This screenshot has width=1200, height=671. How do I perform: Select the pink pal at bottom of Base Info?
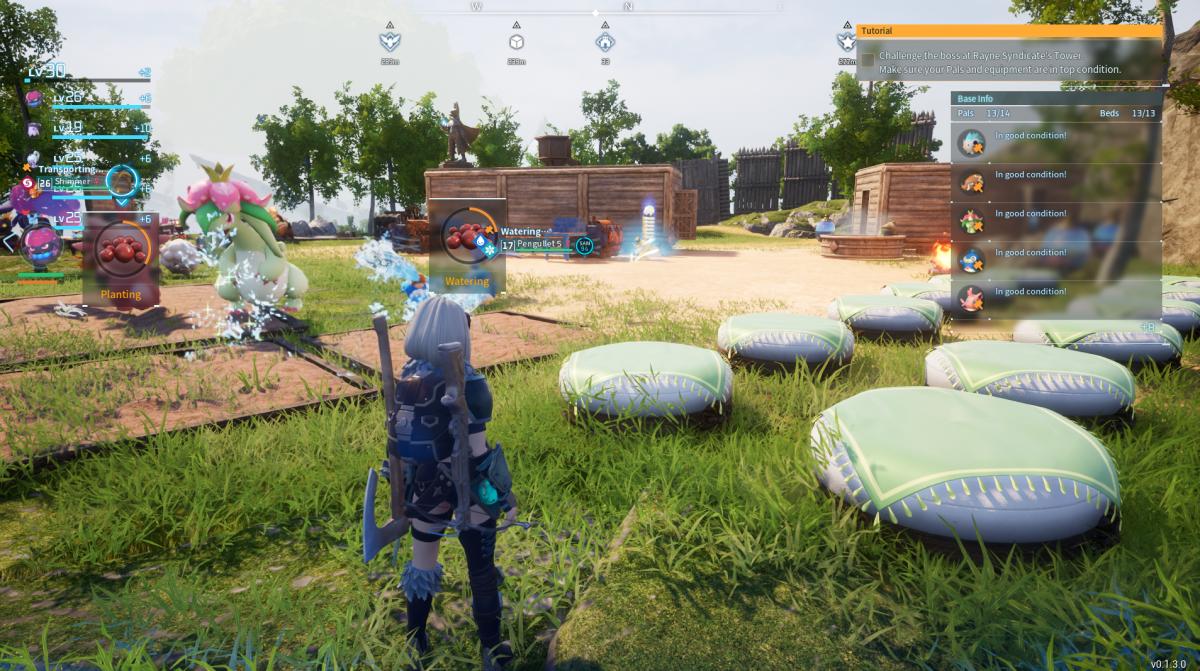[971, 298]
